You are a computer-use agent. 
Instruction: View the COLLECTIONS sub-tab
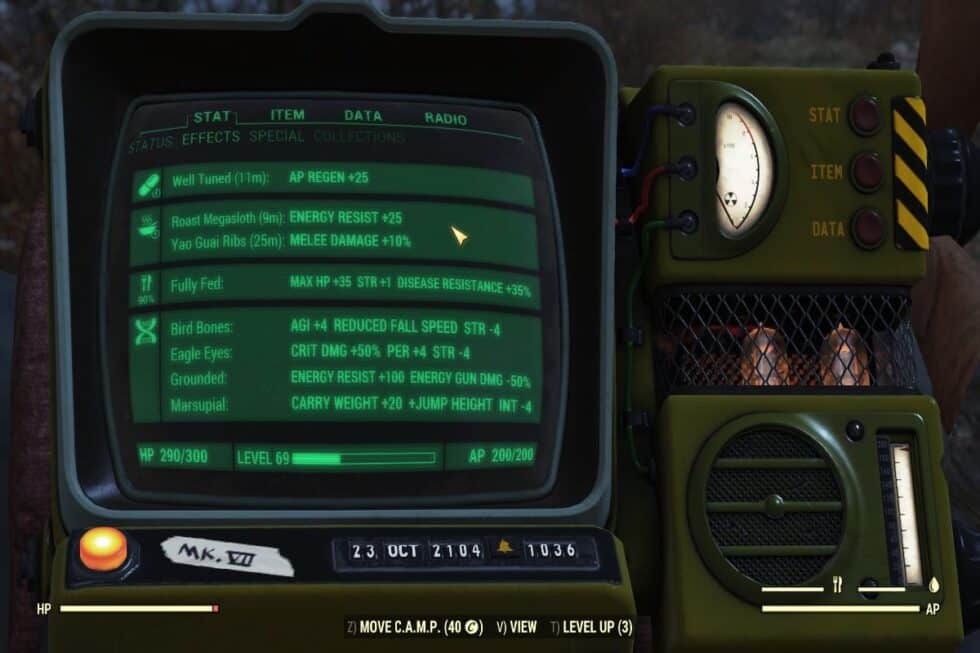[x=358, y=137]
